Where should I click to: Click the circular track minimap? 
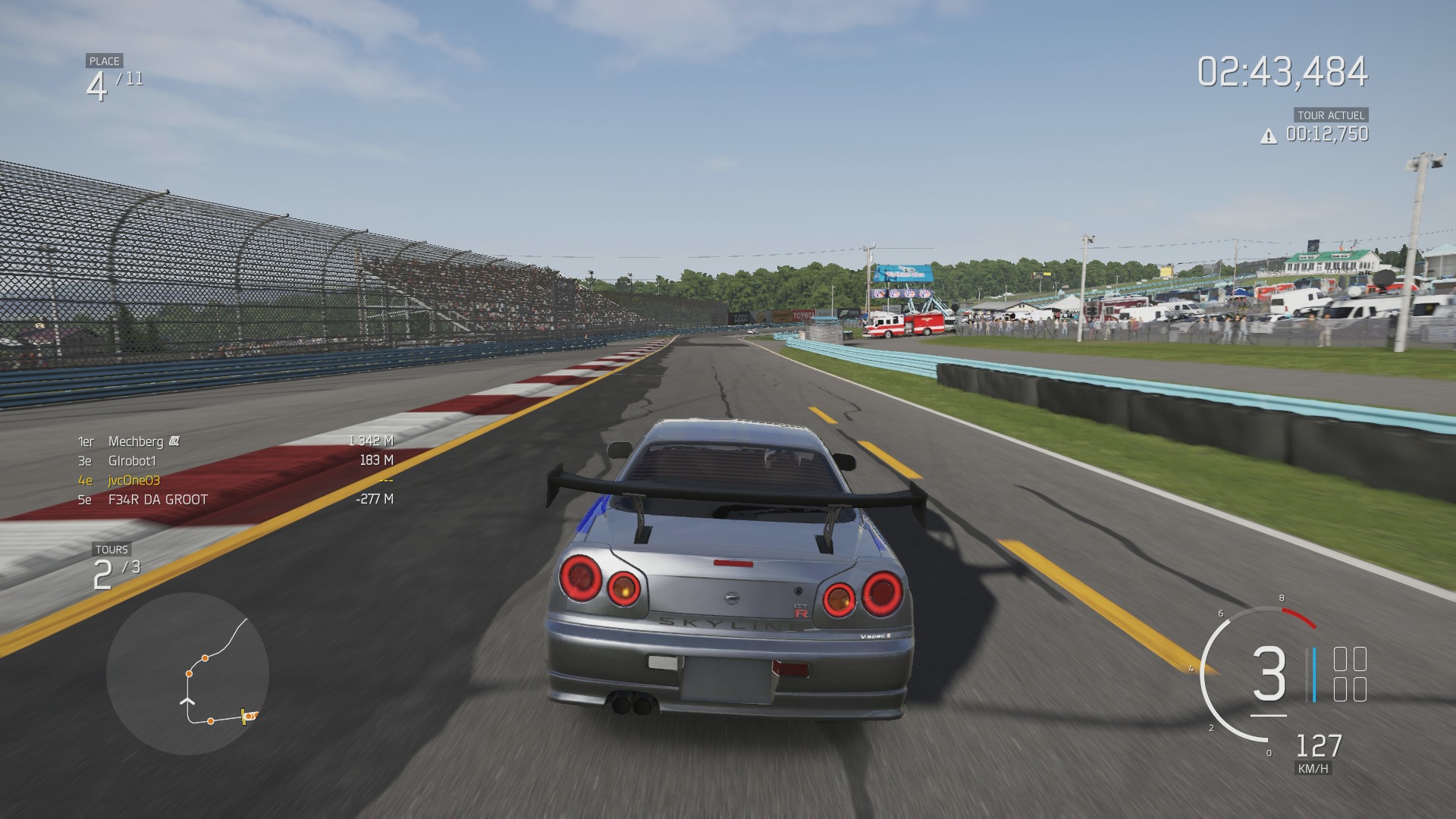pyautogui.click(x=187, y=673)
